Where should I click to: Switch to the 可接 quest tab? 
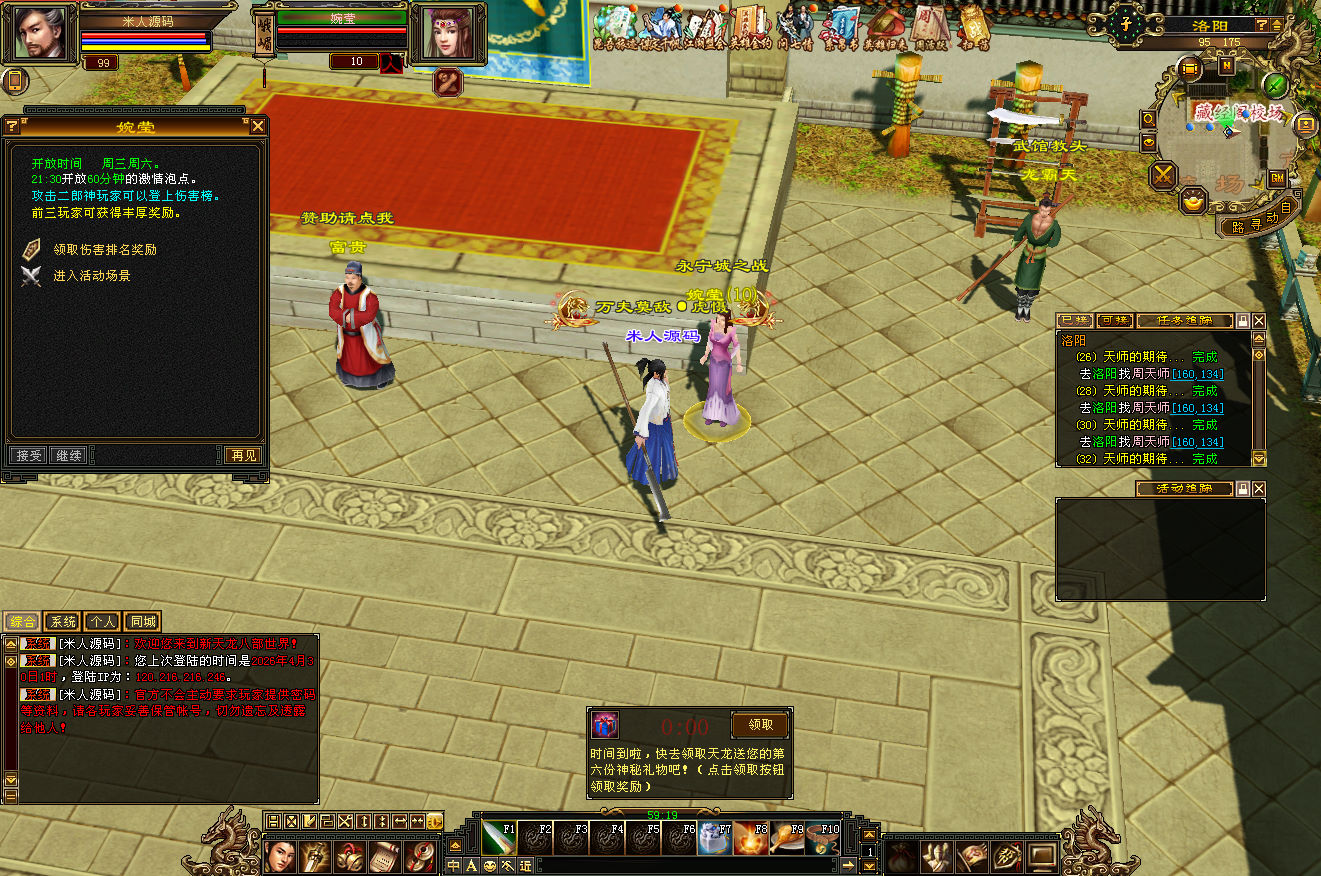1113,321
